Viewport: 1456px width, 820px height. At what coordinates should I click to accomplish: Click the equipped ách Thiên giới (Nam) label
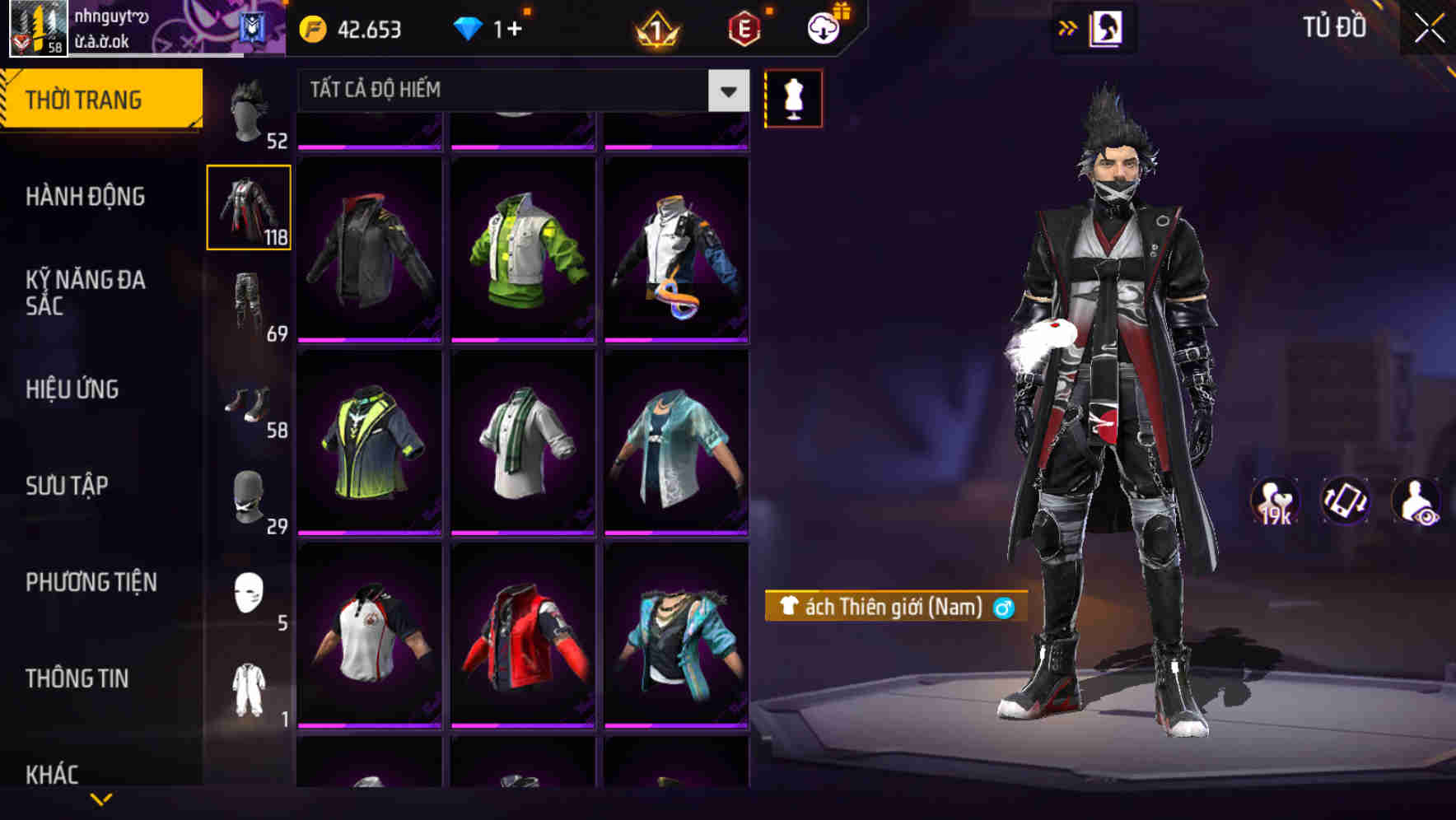pos(895,609)
